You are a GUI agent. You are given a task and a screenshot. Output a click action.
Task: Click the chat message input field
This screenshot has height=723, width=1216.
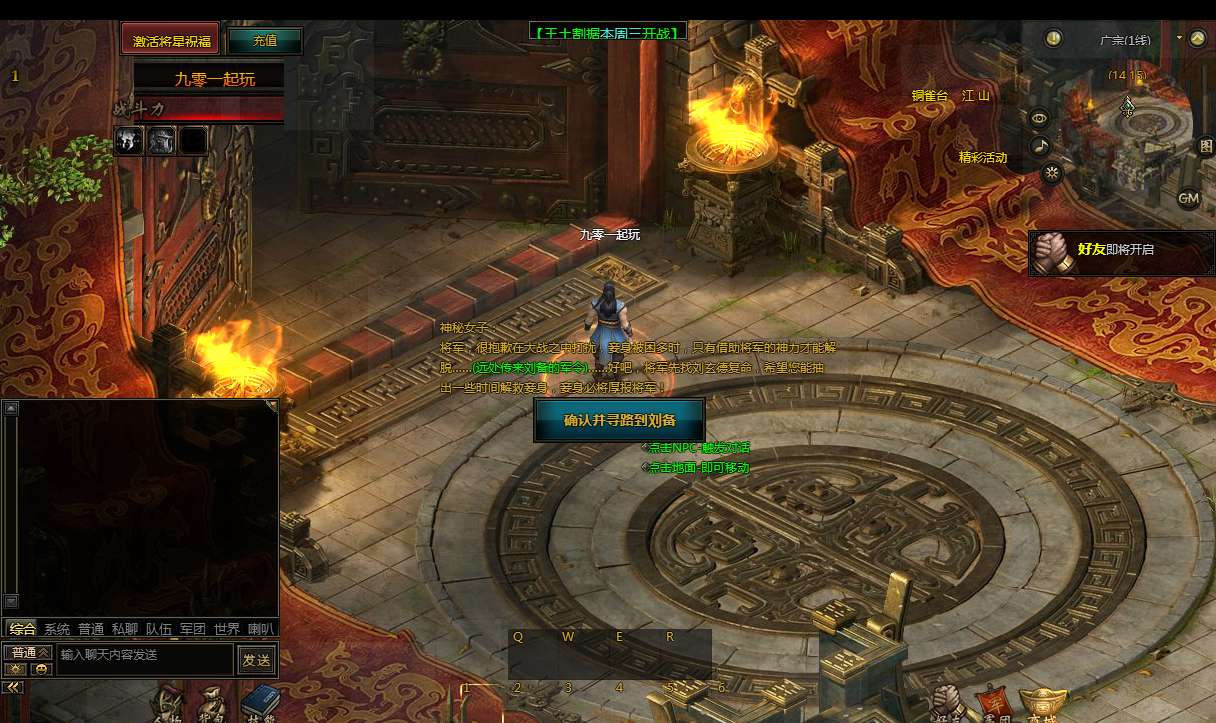(x=145, y=655)
